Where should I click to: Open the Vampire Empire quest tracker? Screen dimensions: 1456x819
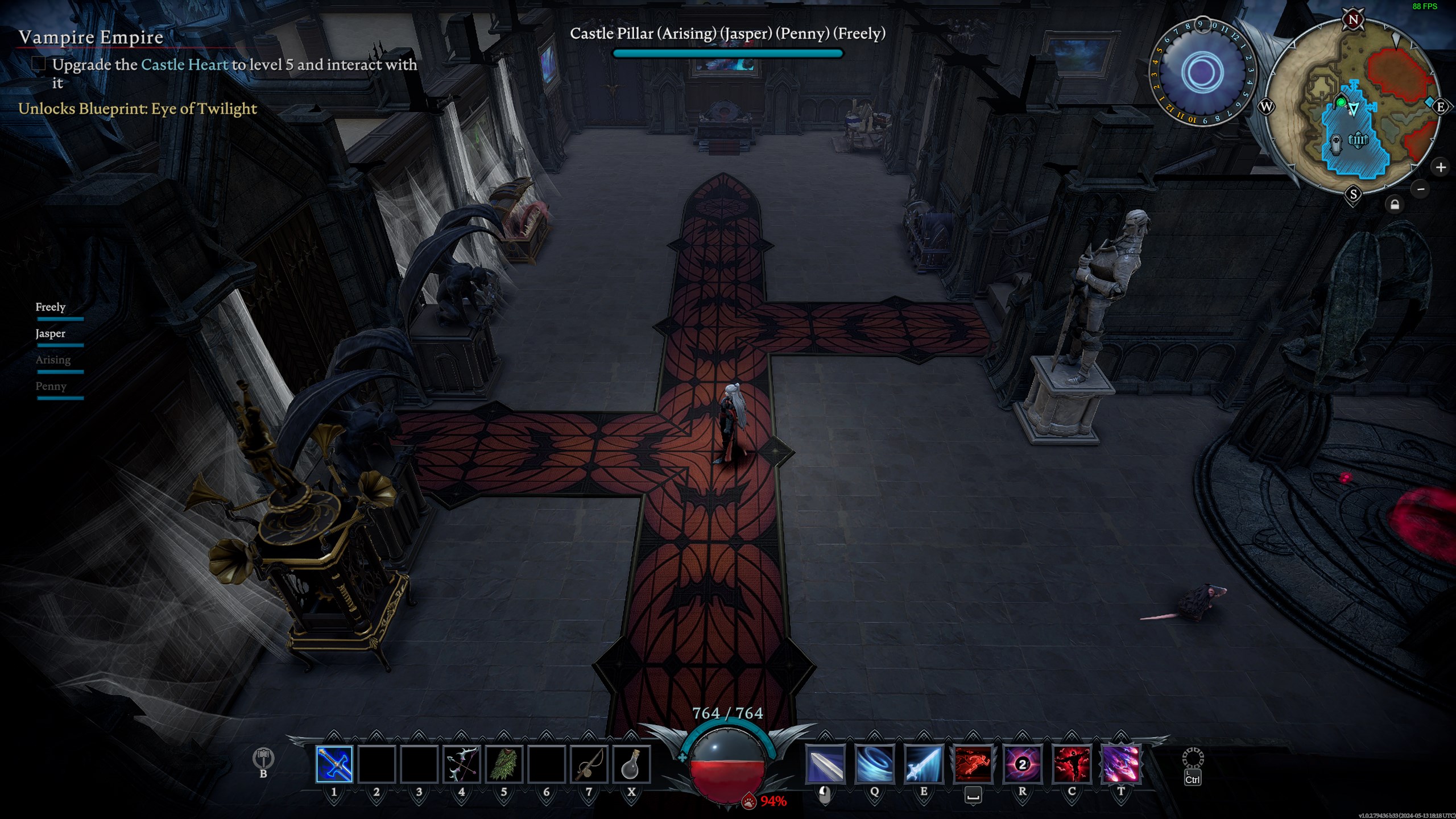click(91, 38)
